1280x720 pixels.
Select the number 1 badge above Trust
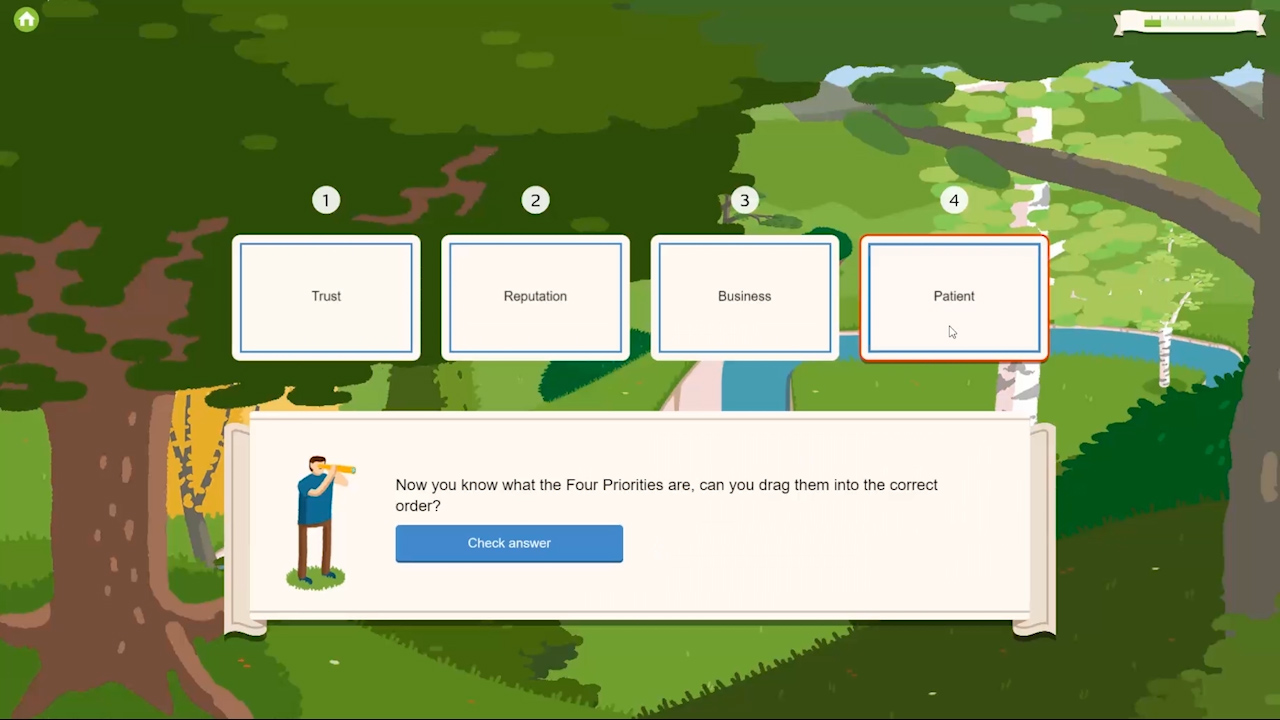[x=326, y=200]
